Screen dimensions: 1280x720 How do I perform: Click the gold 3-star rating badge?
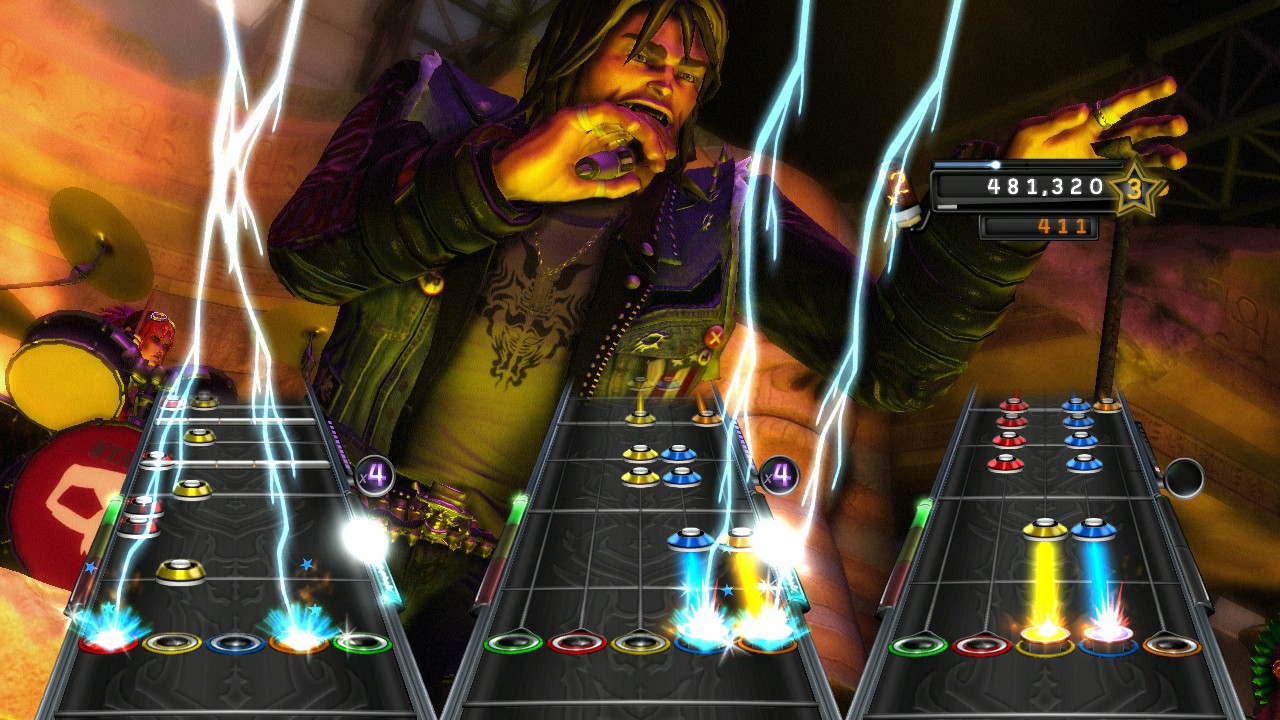click(1135, 187)
